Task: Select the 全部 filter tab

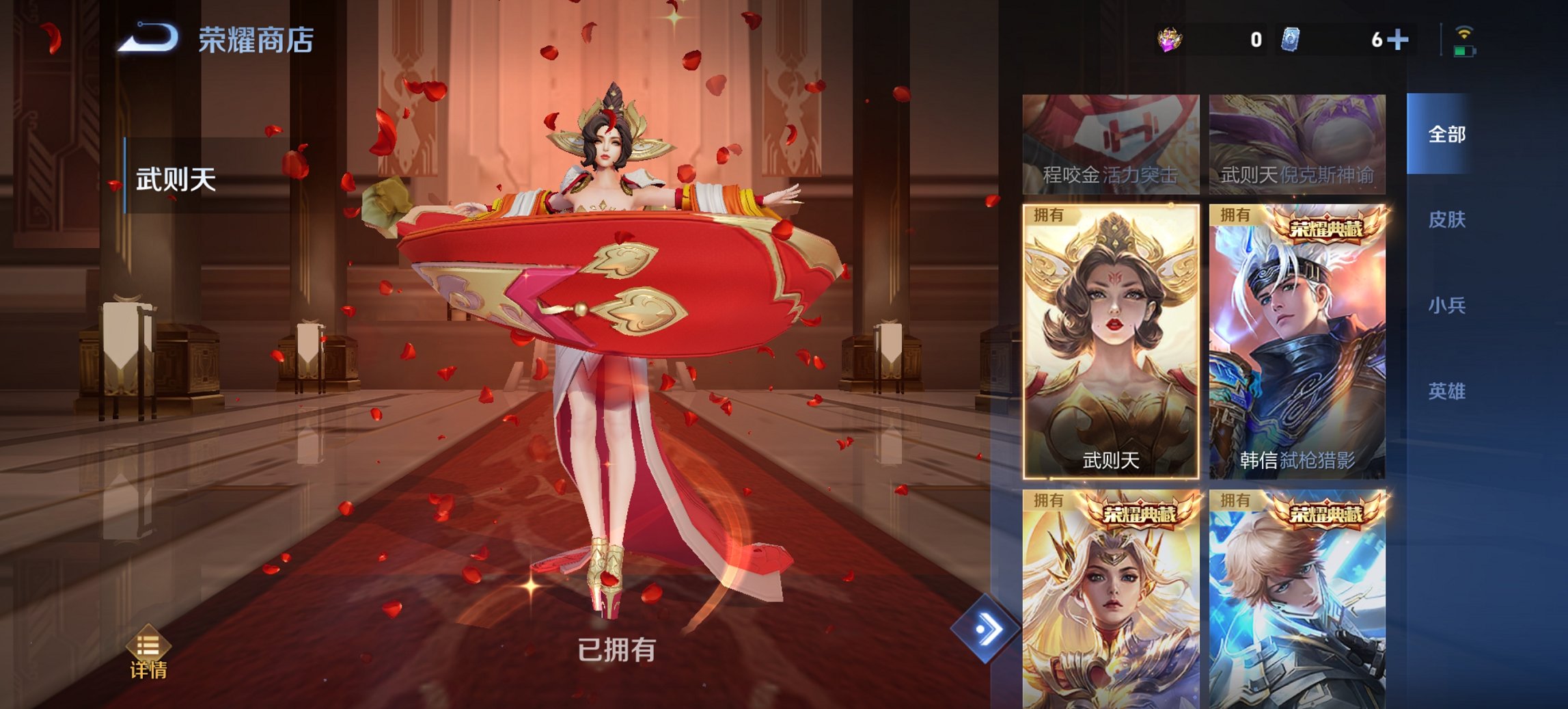Action: [x=1448, y=135]
